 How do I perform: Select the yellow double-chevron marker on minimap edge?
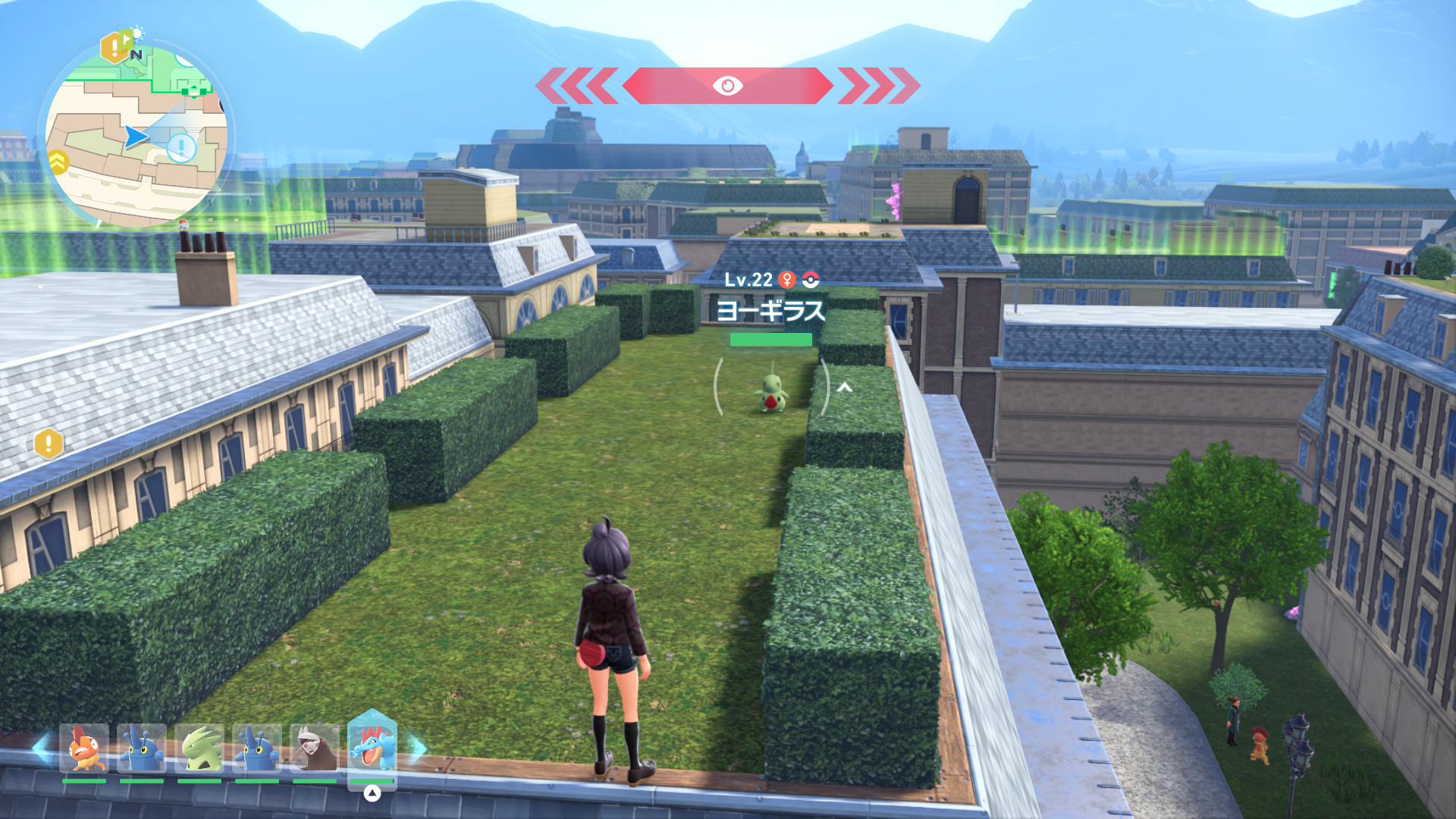(x=58, y=162)
